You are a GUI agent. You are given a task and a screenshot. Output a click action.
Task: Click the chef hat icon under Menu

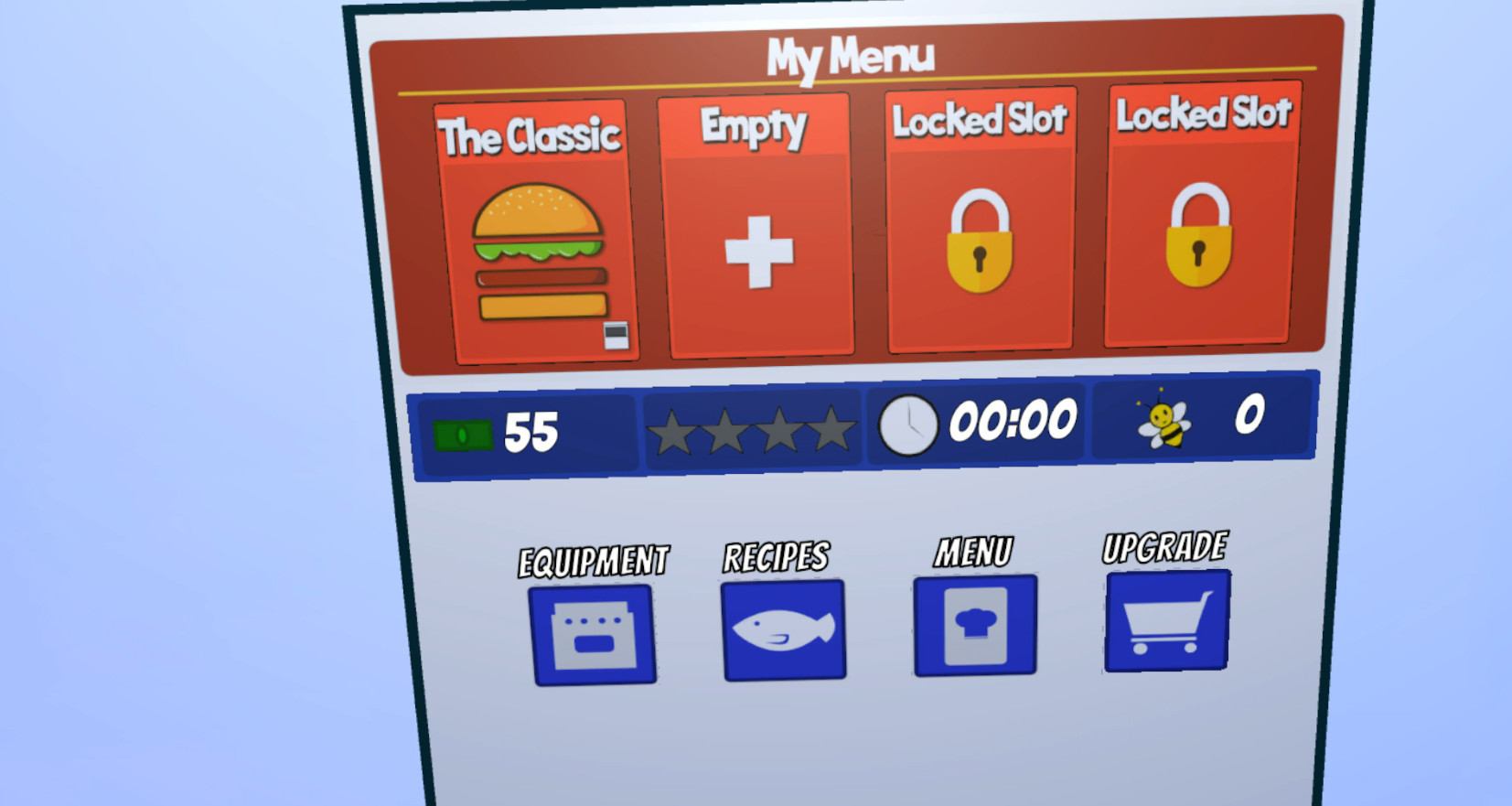pos(973,623)
